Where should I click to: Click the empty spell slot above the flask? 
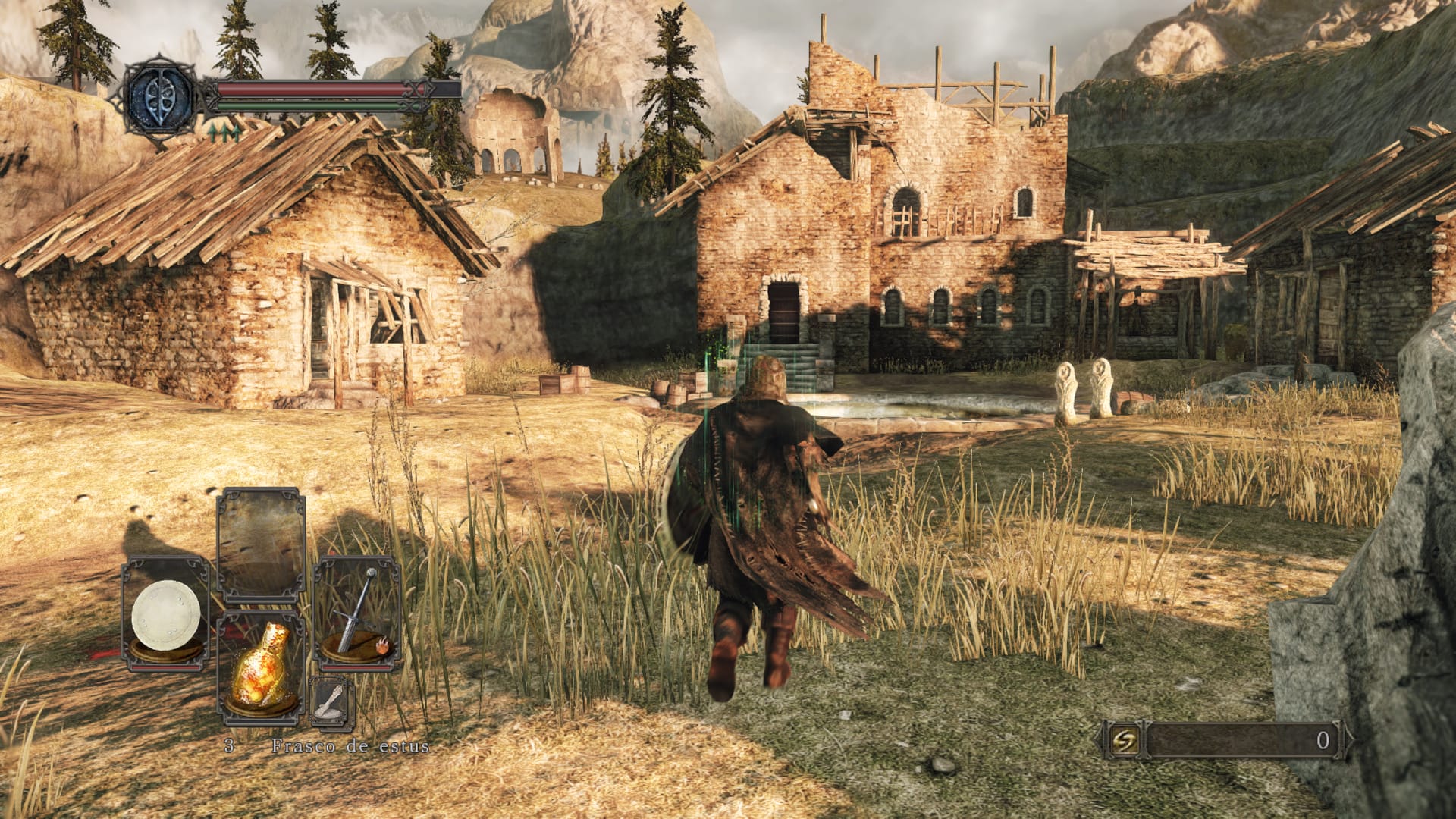(x=261, y=544)
